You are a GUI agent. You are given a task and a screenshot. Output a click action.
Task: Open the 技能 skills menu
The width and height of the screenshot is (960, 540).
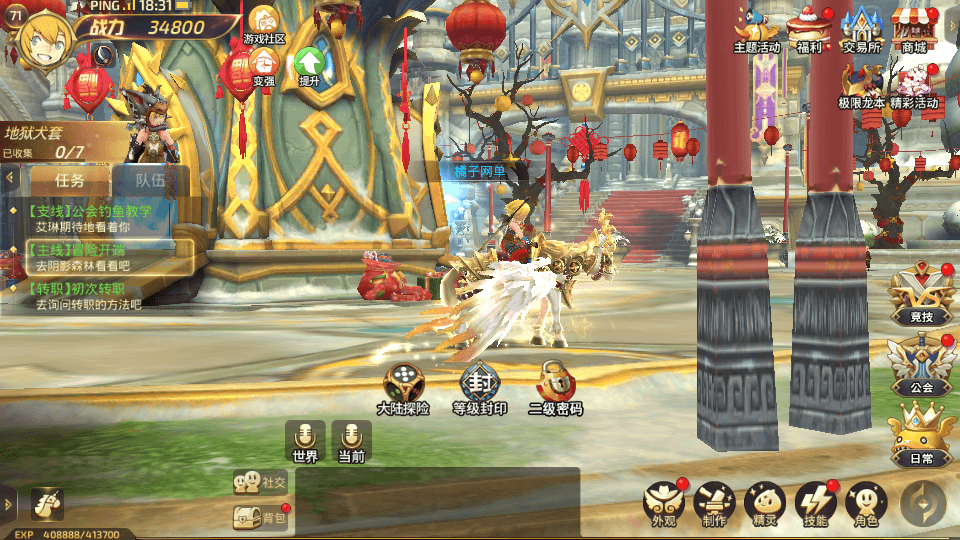(815, 503)
